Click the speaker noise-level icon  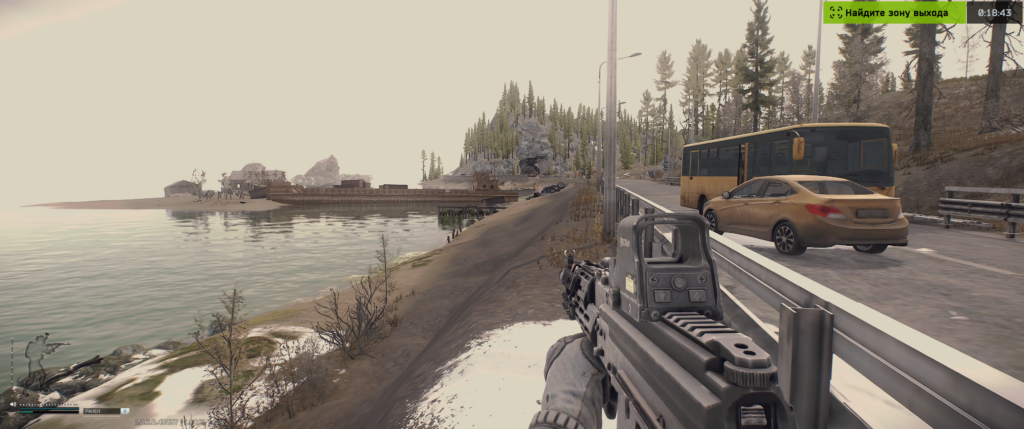[13, 404]
